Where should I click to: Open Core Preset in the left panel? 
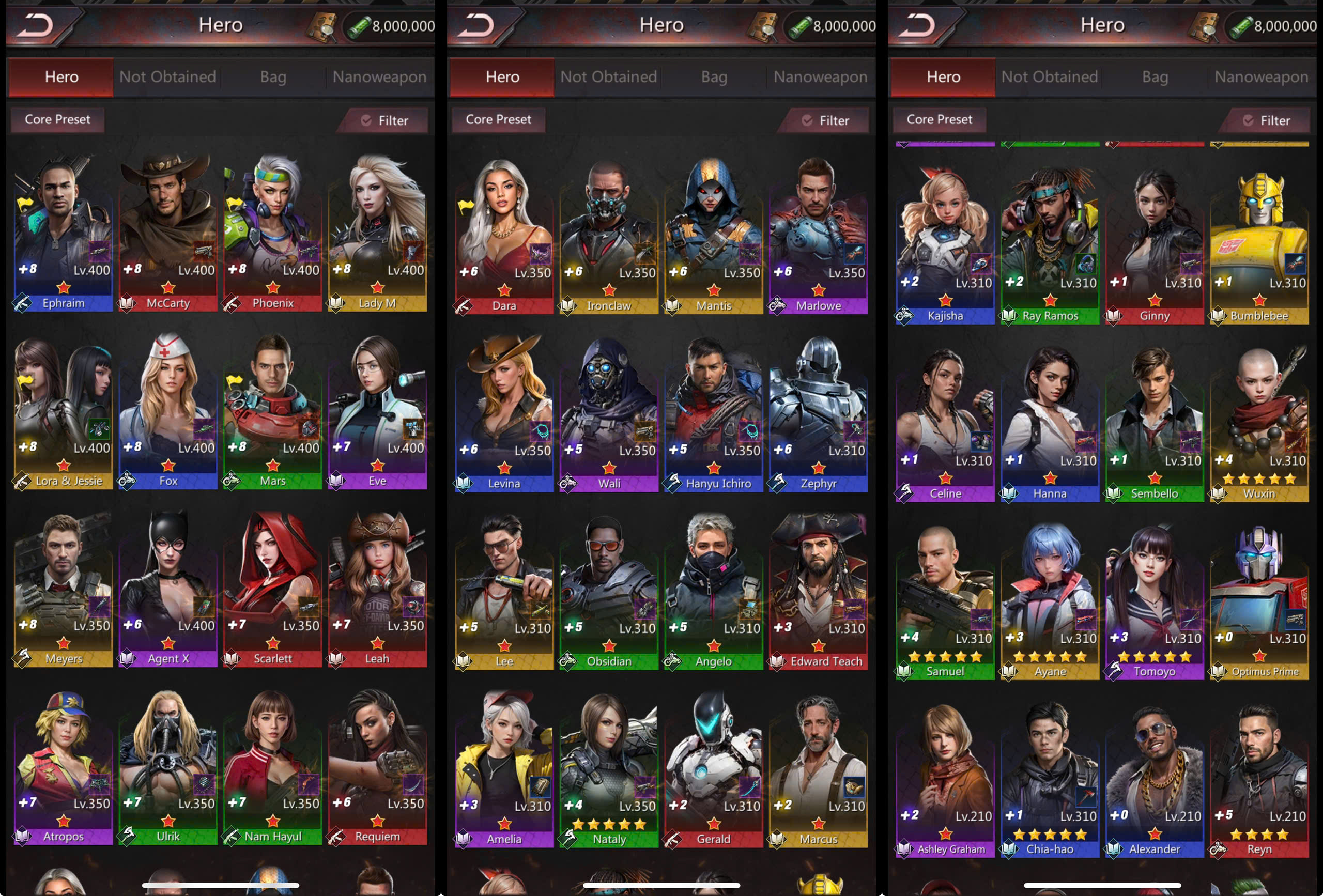tap(57, 119)
